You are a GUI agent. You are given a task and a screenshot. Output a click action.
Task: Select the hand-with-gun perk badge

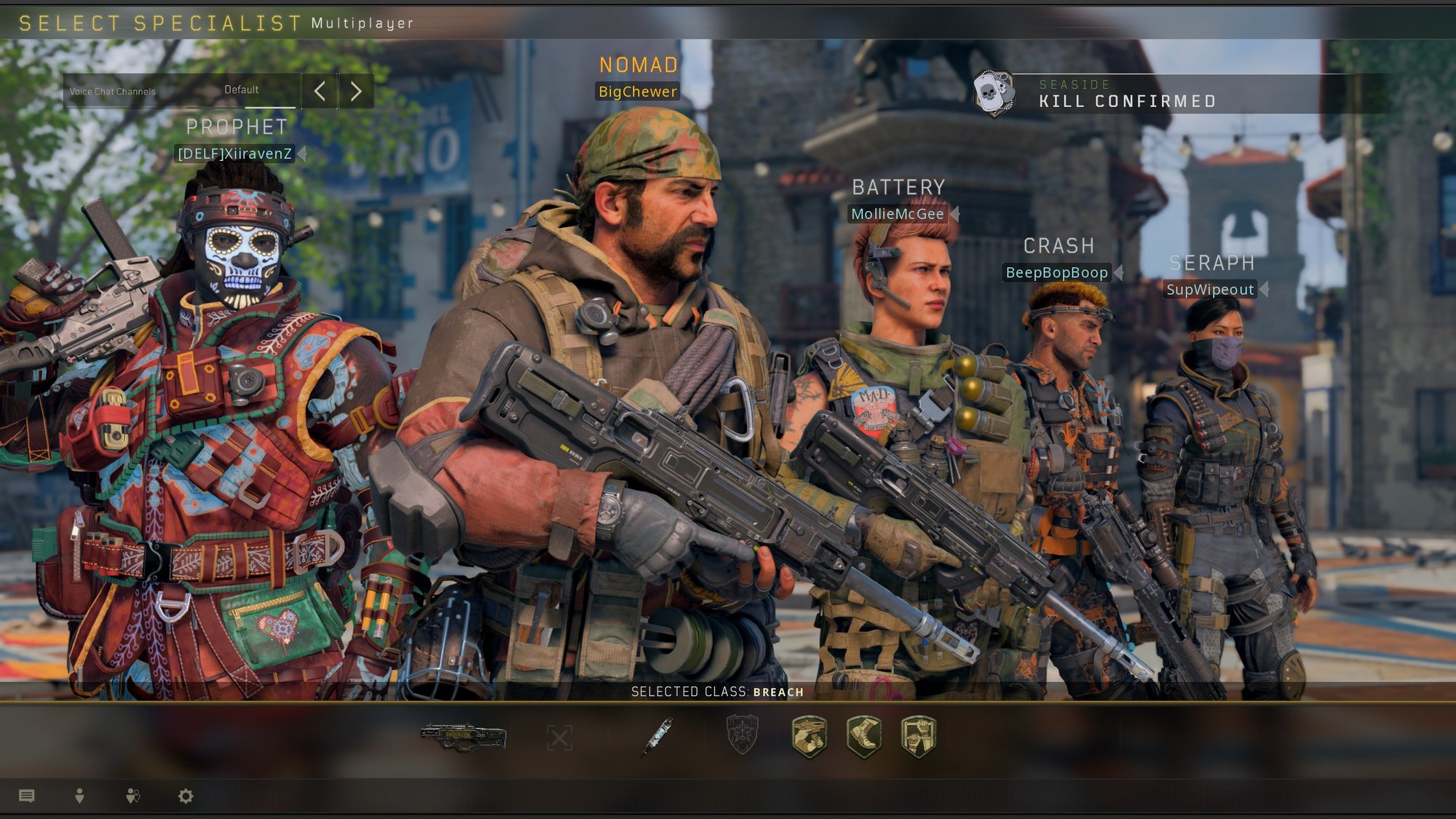pos(809,736)
